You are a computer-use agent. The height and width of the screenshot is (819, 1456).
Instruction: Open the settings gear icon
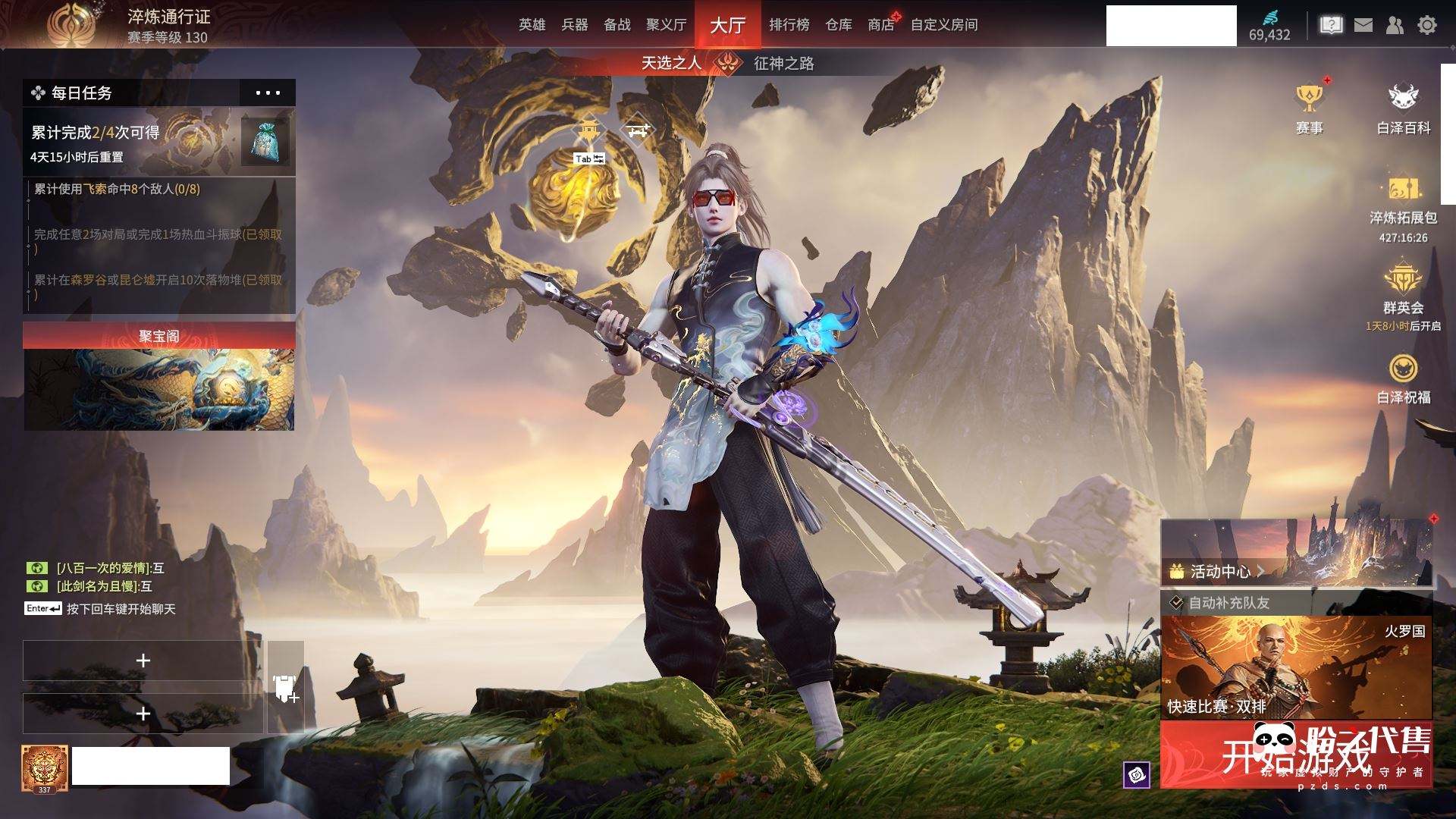click(x=1426, y=25)
